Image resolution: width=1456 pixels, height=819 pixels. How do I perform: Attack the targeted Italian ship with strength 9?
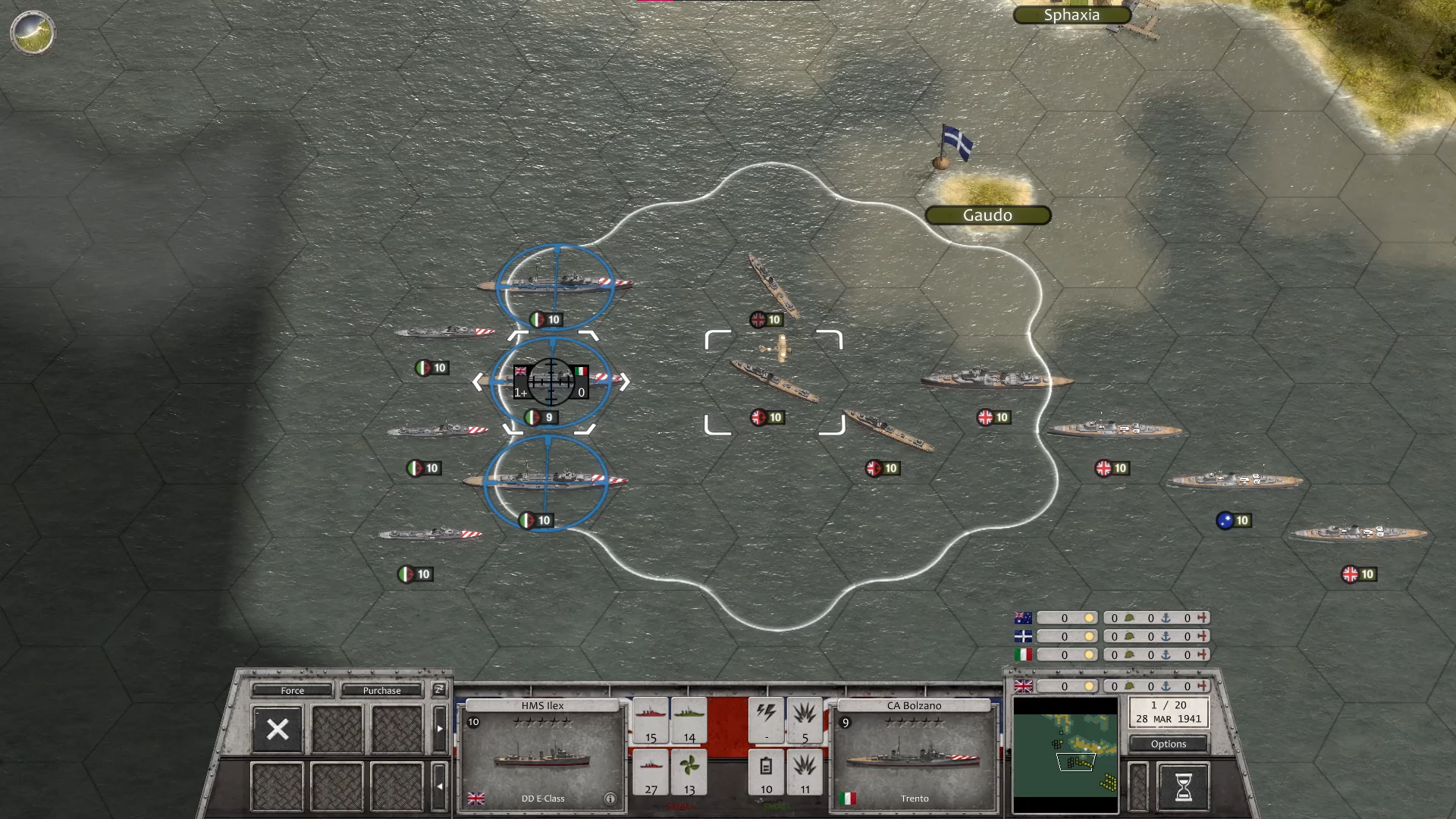pyautogui.click(x=551, y=381)
